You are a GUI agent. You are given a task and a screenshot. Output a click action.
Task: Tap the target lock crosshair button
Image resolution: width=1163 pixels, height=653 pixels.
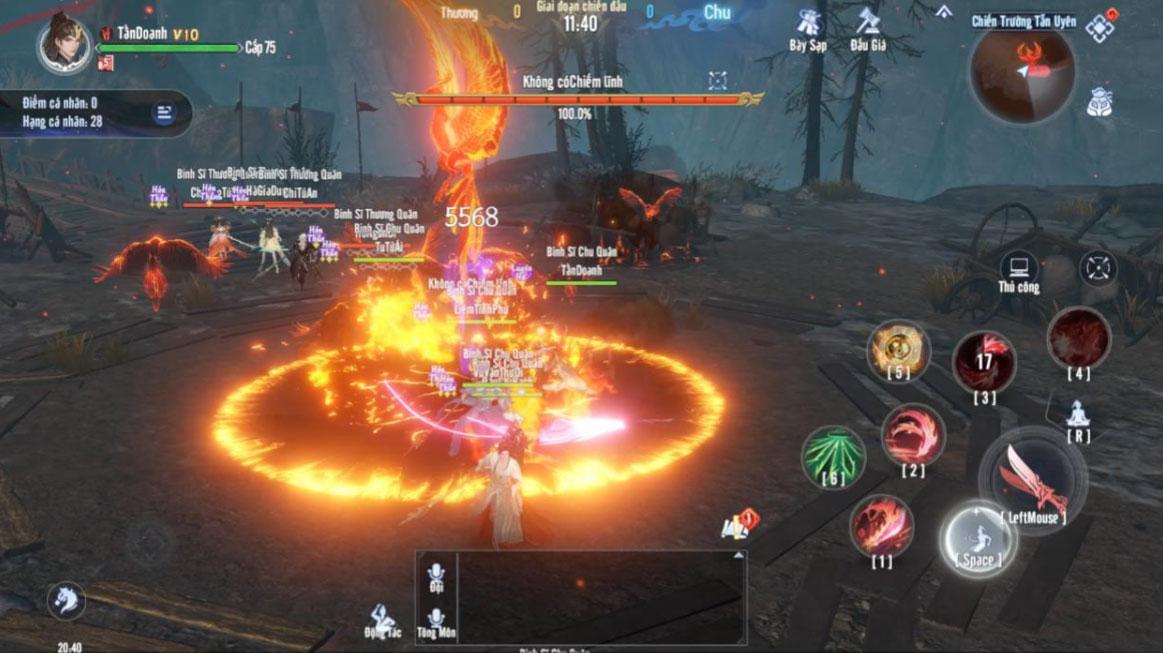1098,268
